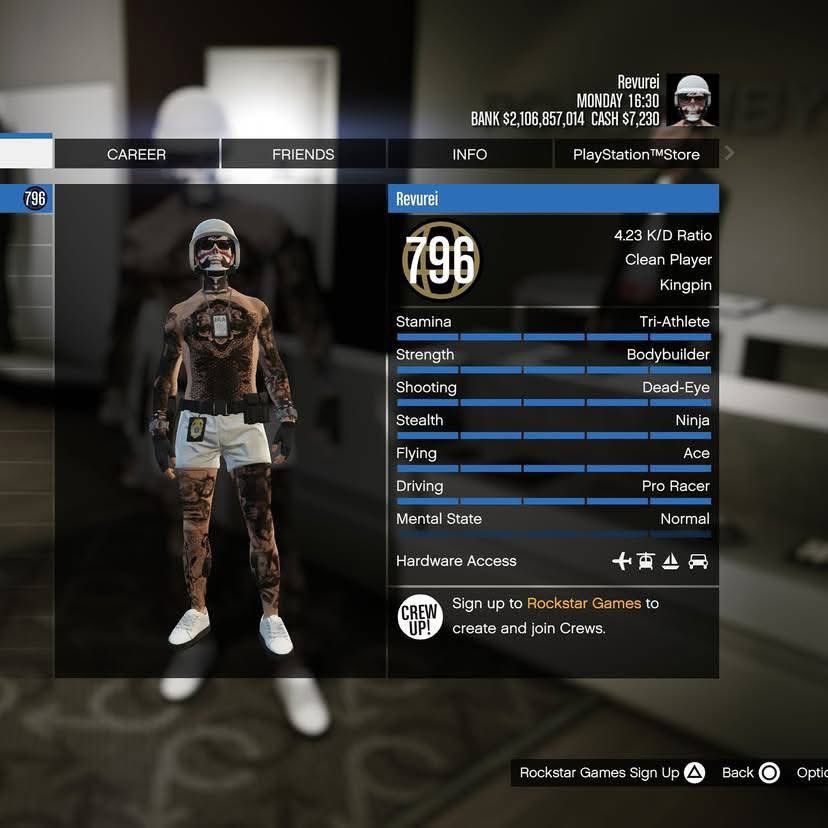This screenshot has width=828, height=828.
Task: Select the Revurei player card header
Action: 552,199
